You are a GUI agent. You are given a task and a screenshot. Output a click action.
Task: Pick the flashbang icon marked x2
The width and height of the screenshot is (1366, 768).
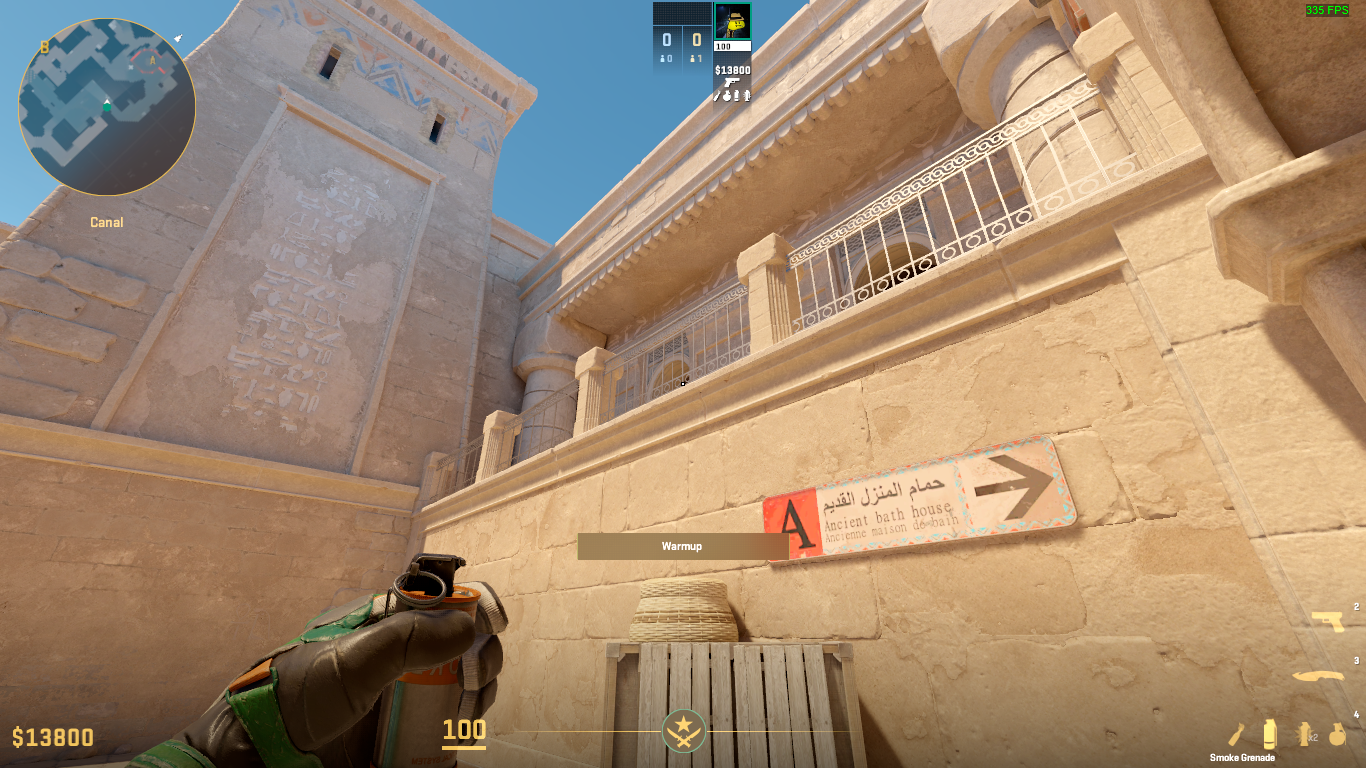(1305, 735)
